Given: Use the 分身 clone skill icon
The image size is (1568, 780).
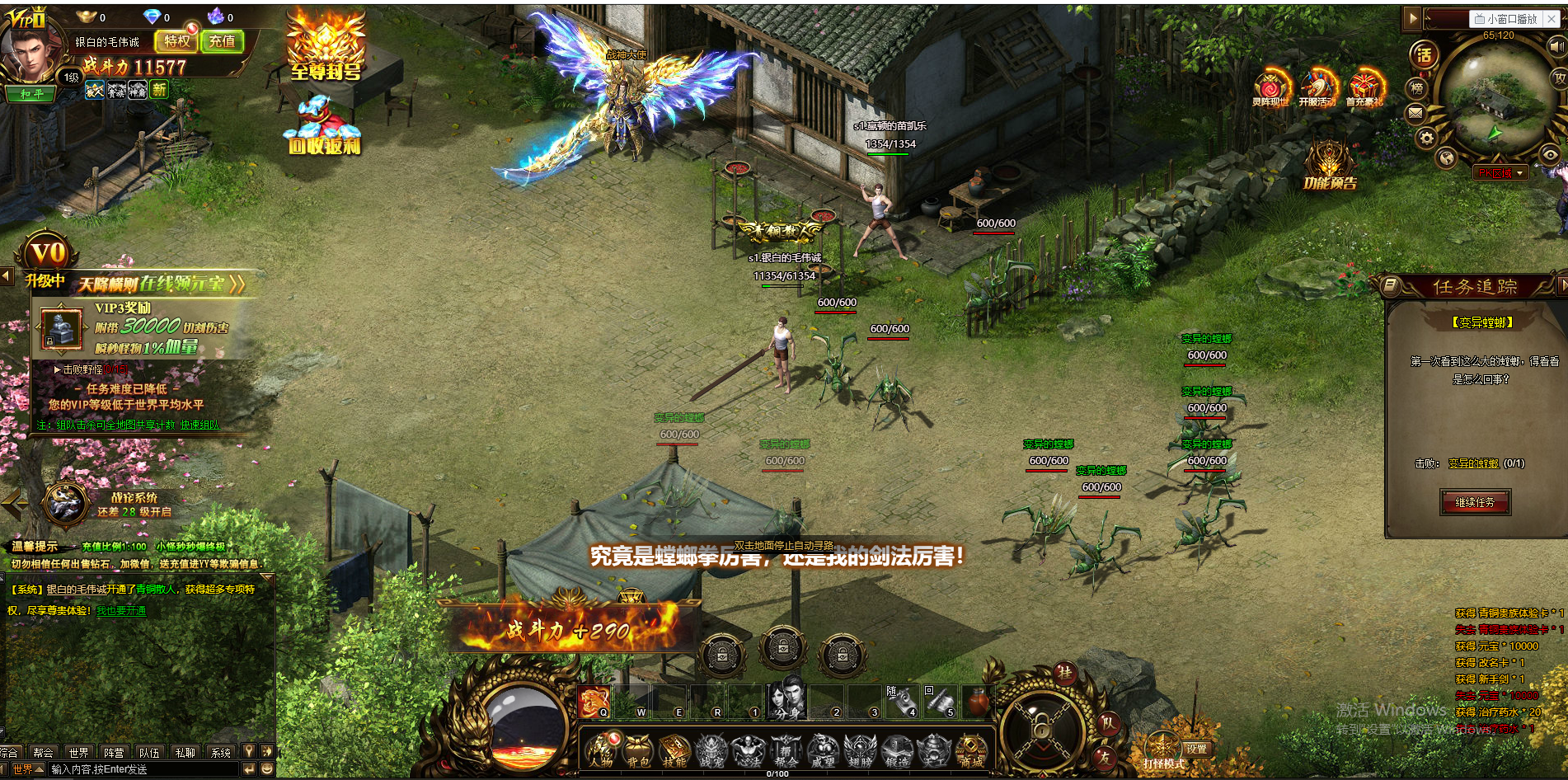Looking at the screenshot, I should tap(785, 700).
